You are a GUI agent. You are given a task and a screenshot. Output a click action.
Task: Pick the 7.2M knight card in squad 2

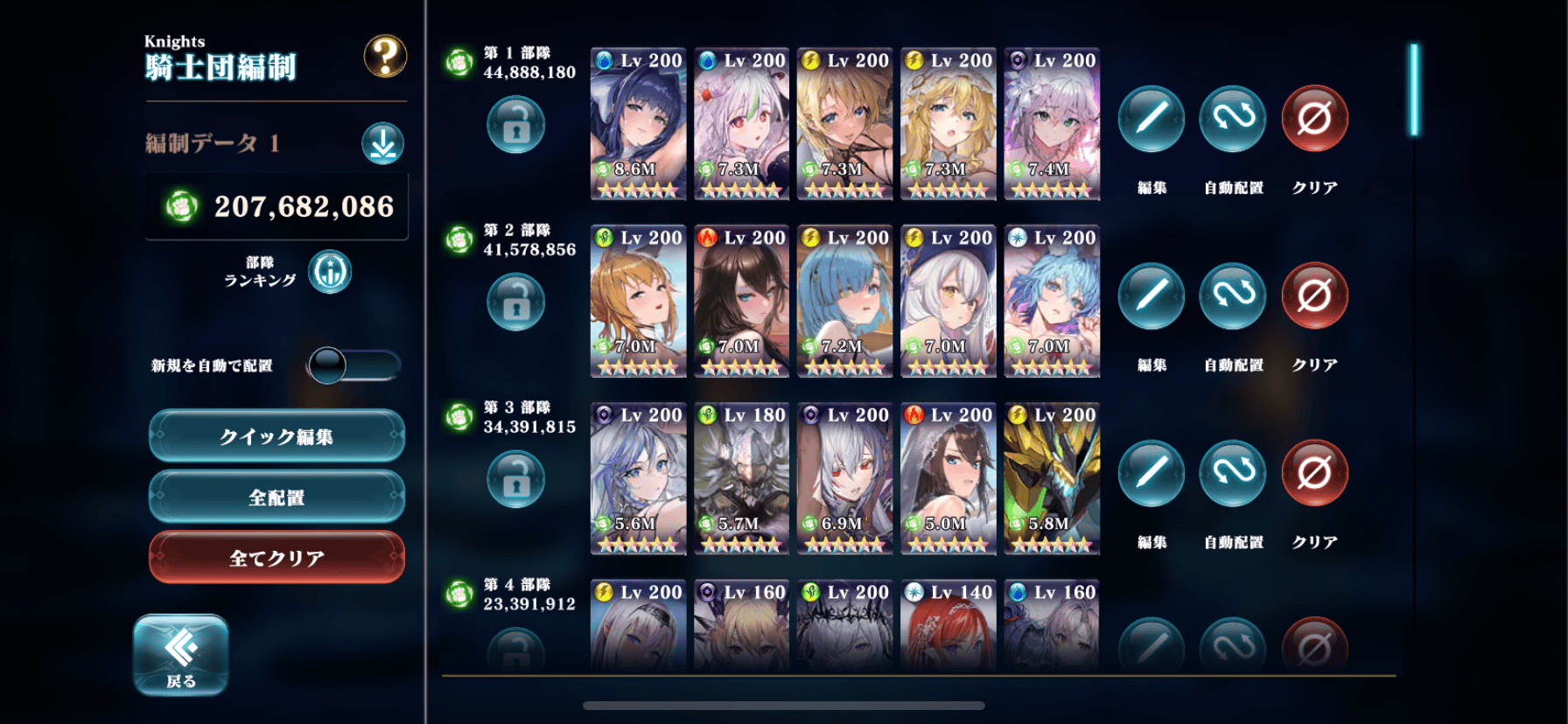tap(844, 302)
